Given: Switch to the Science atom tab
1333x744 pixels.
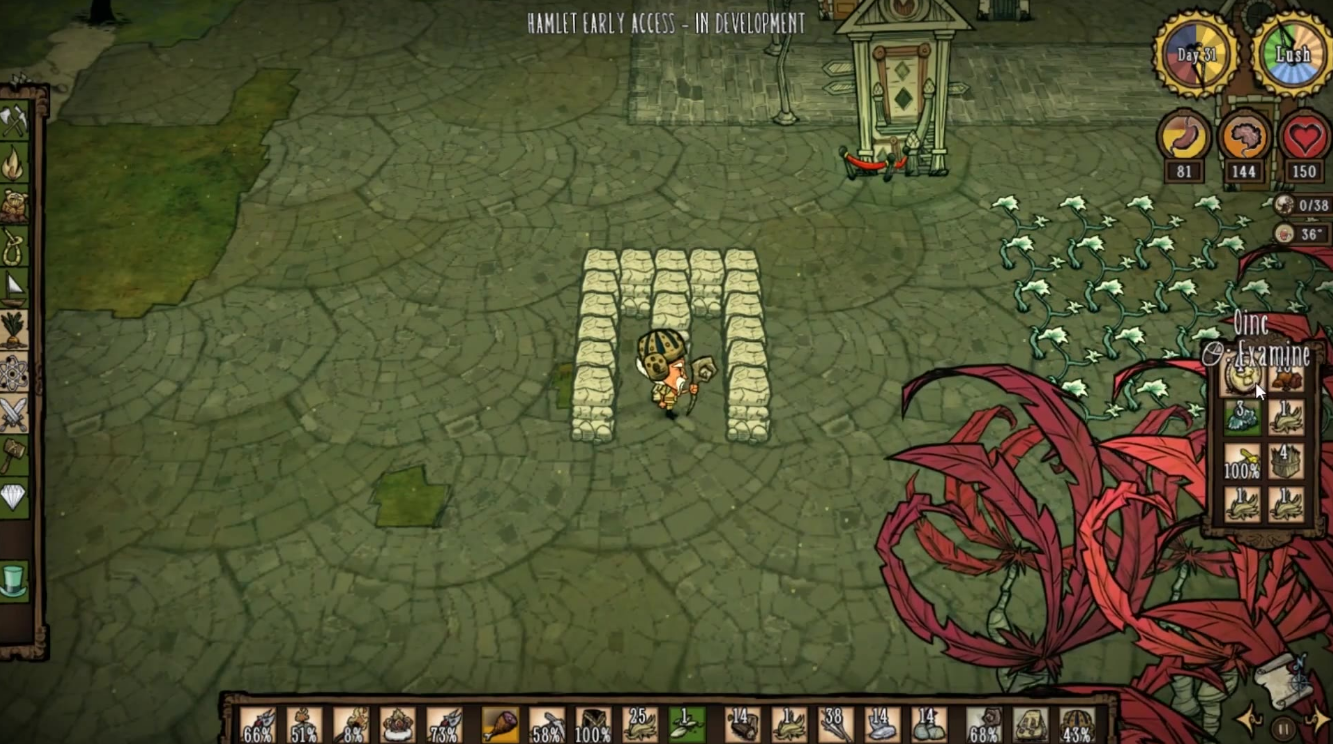Looking at the screenshot, I should coord(14,373).
